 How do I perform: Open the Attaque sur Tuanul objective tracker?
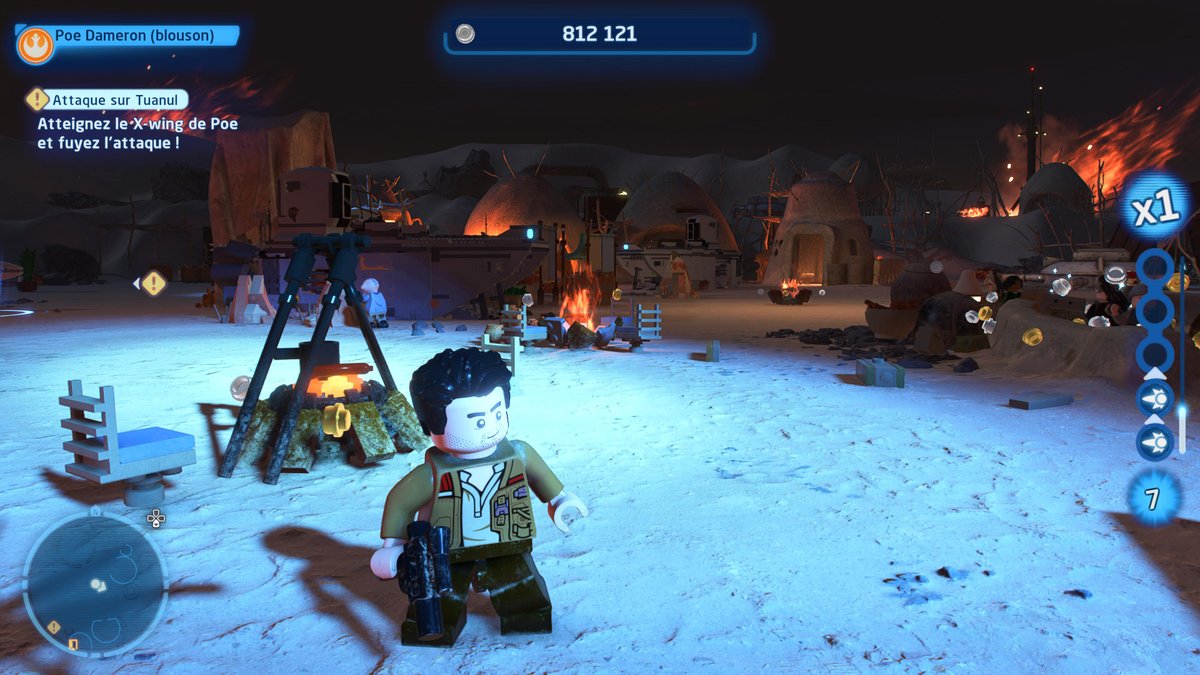[x=108, y=99]
